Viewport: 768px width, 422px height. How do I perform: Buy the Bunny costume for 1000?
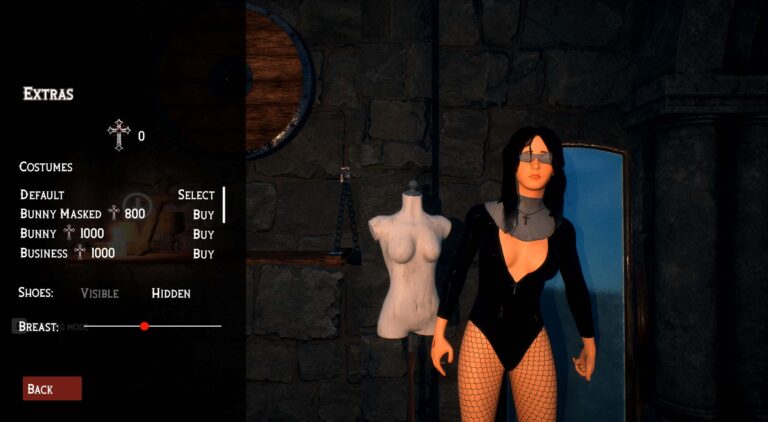click(x=203, y=234)
